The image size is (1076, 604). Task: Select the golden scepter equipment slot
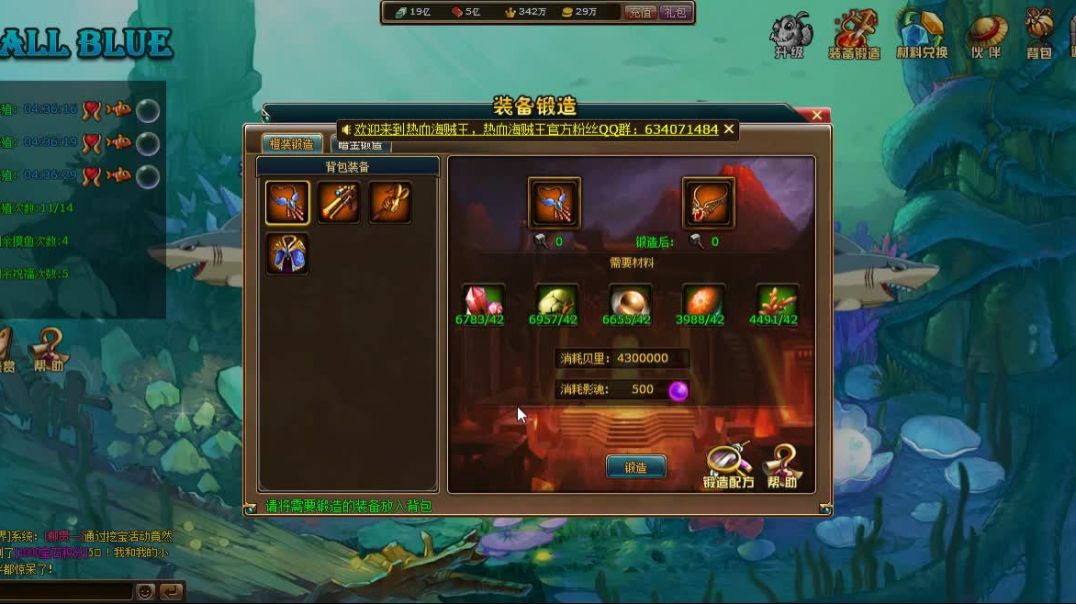(389, 203)
